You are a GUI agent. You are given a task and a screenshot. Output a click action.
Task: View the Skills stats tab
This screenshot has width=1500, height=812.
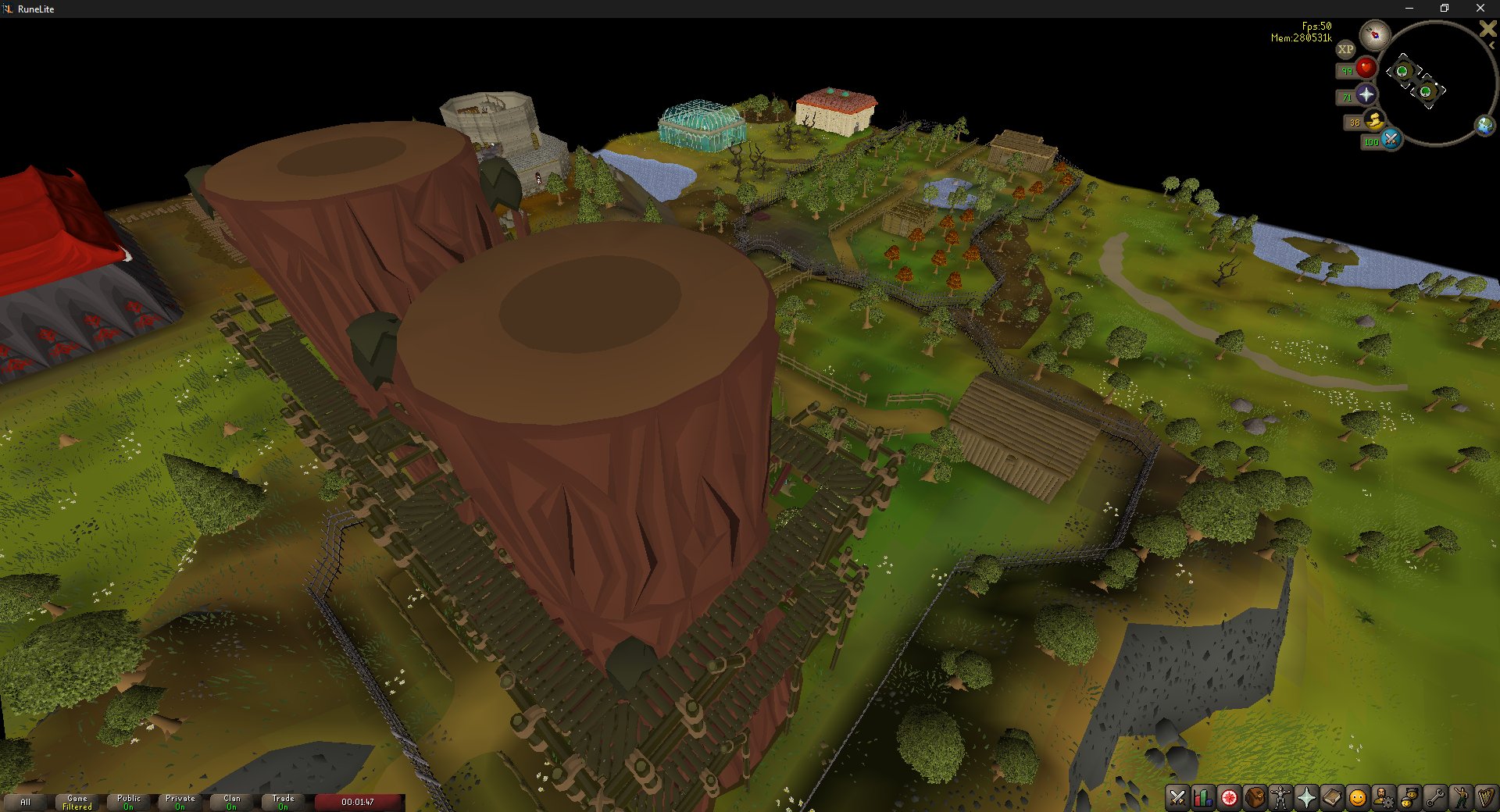tap(1202, 799)
